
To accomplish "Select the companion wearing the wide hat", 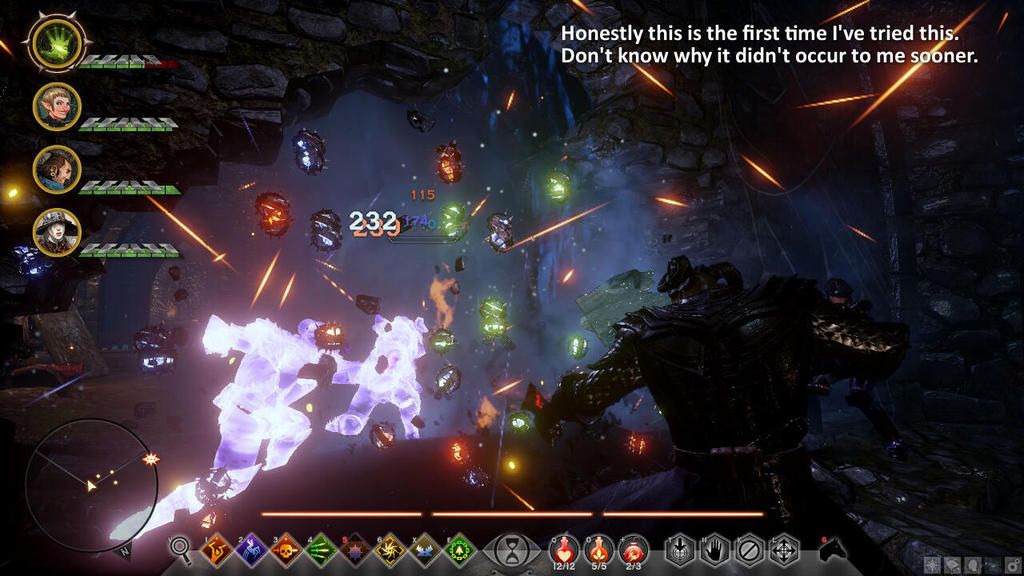I will click(x=56, y=233).
